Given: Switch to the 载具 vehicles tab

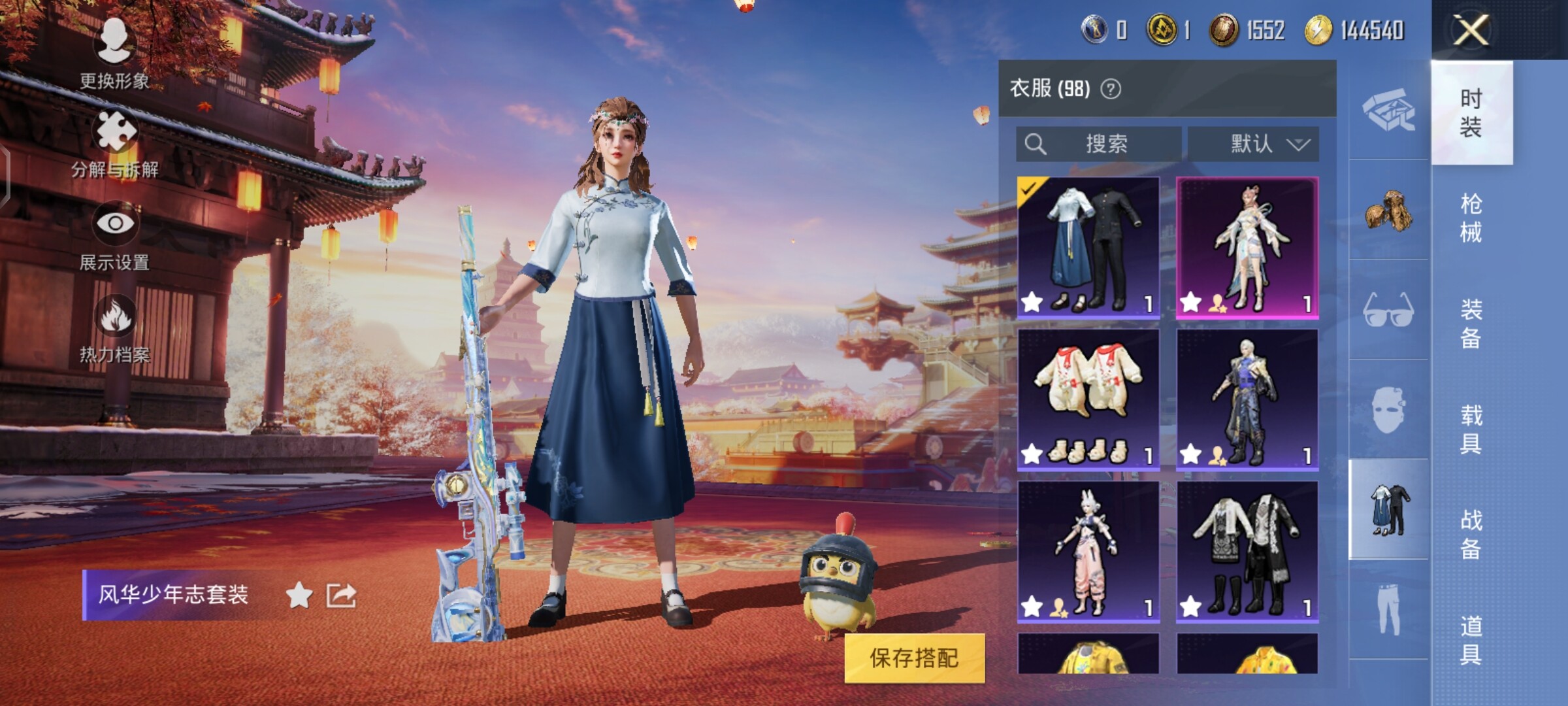Looking at the screenshot, I should (x=1471, y=429).
